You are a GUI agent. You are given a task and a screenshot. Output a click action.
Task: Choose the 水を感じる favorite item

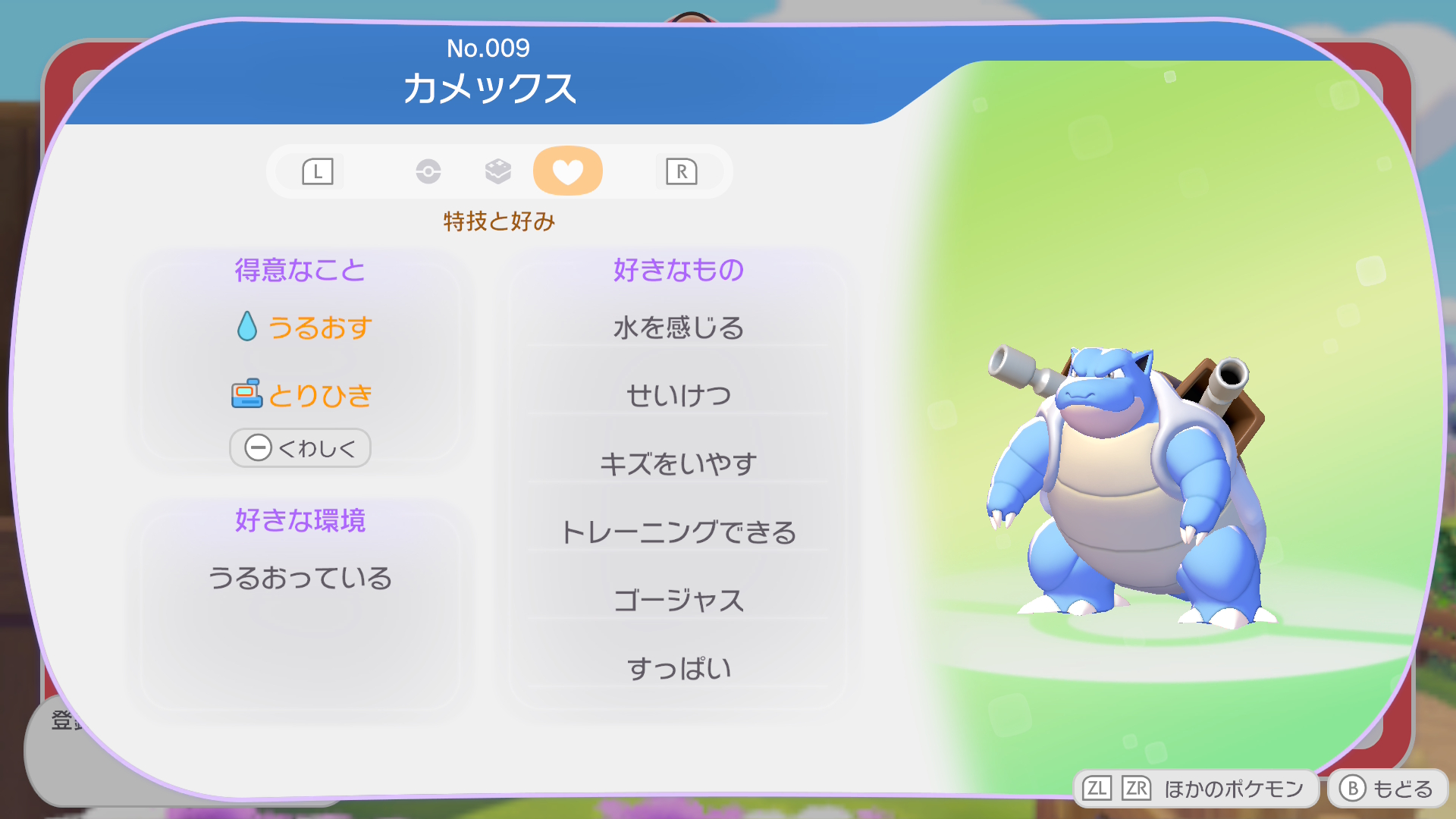click(678, 328)
